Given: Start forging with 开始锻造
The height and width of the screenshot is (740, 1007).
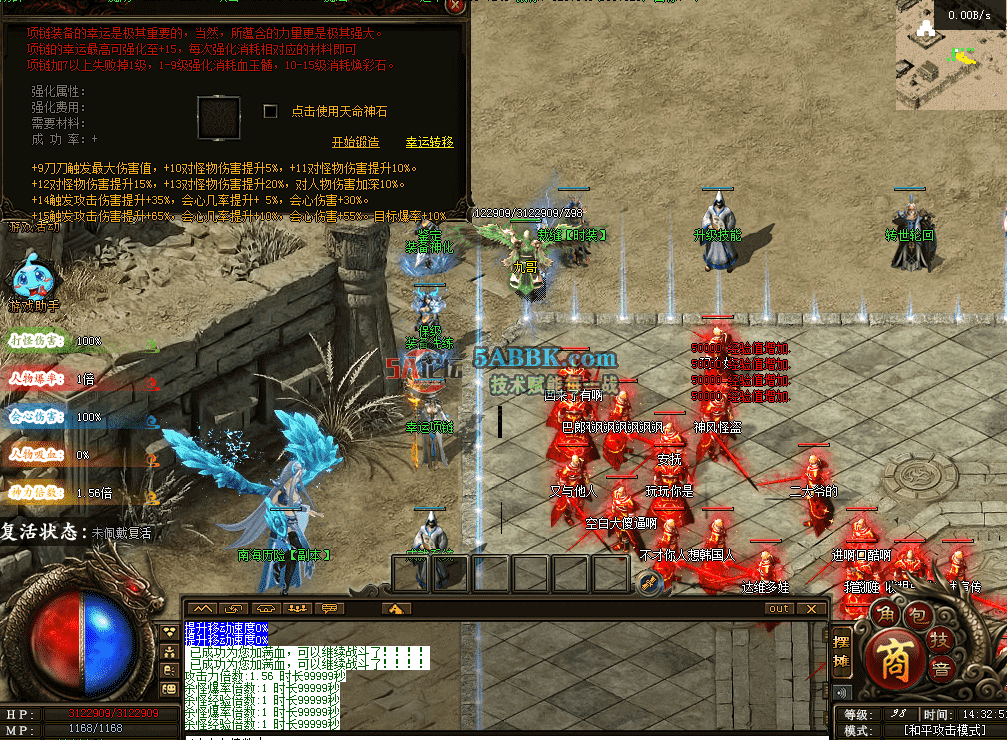Looking at the screenshot, I should coord(355,142).
